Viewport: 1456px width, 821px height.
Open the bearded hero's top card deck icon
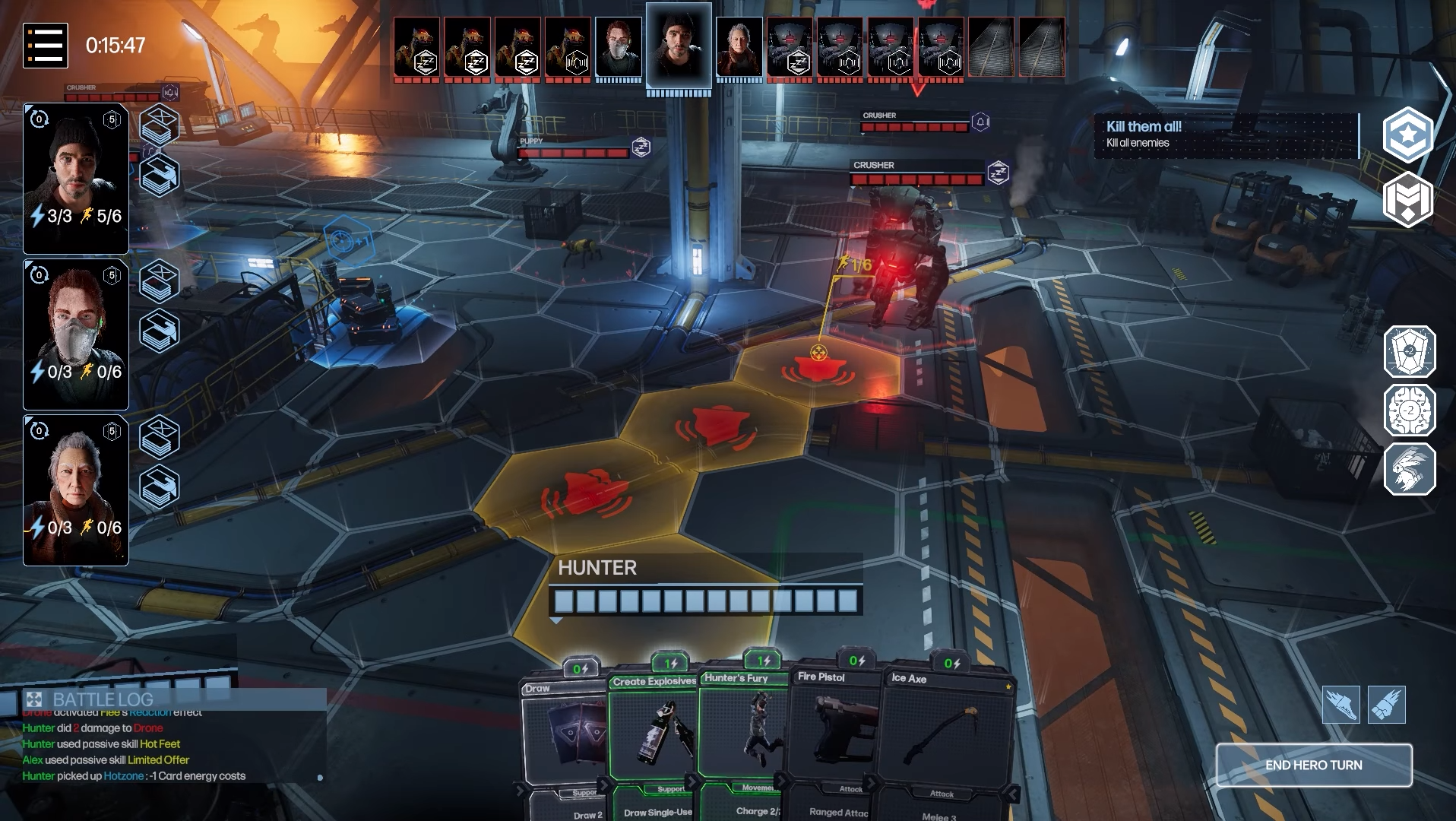(x=159, y=125)
